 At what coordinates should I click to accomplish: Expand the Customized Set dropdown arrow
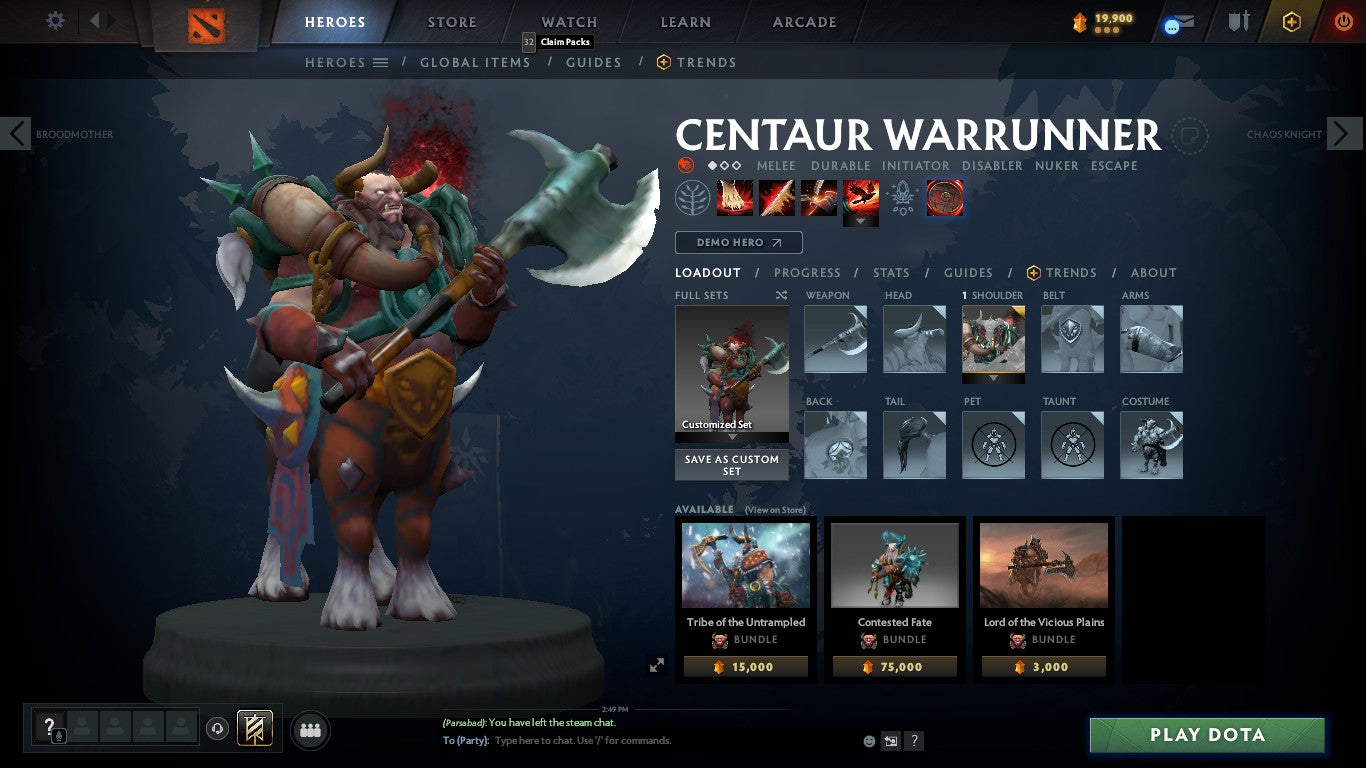point(731,437)
